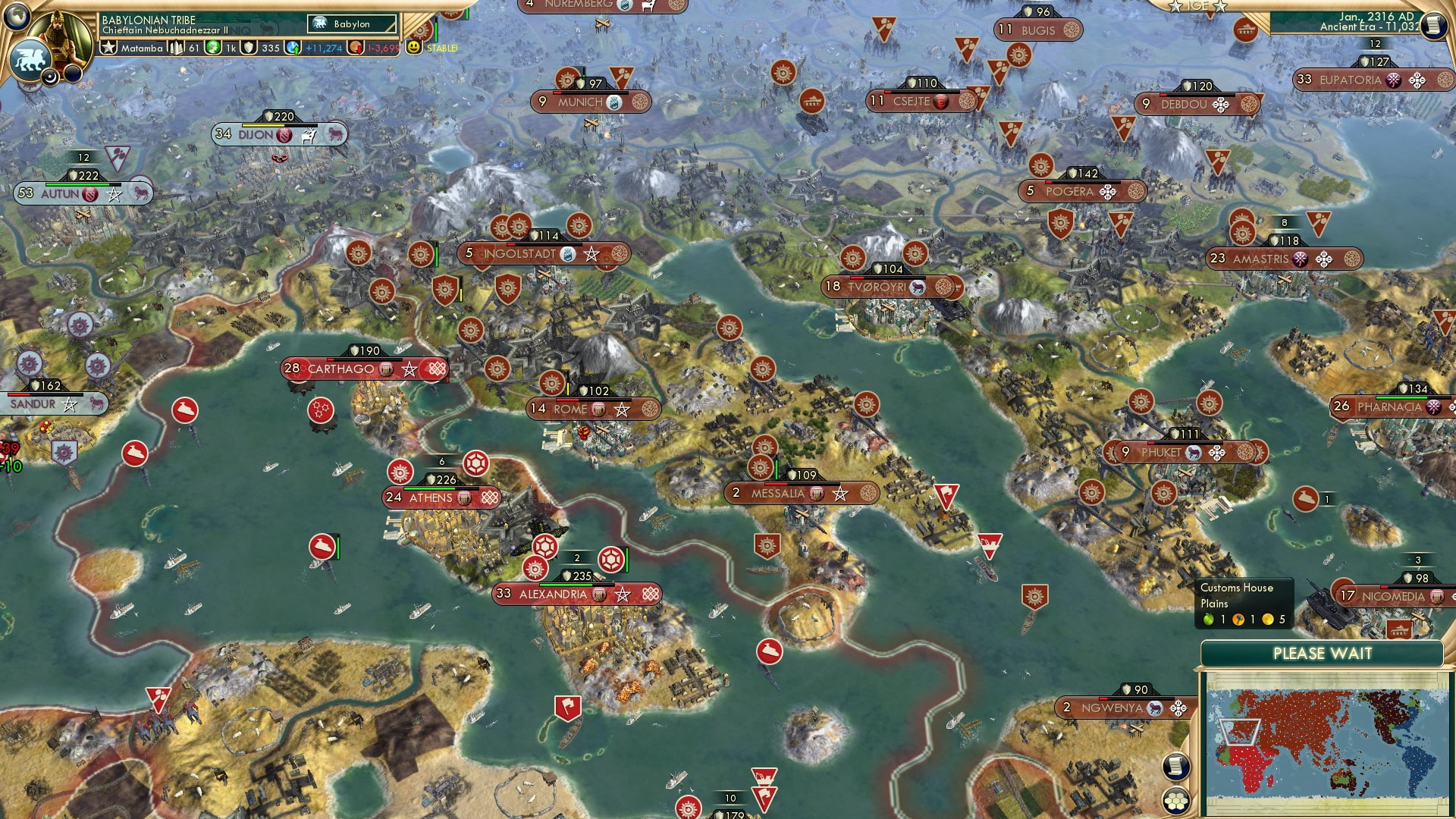
Task: Toggle the hex grid overlay button beside the minimap
Action: click(1175, 800)
